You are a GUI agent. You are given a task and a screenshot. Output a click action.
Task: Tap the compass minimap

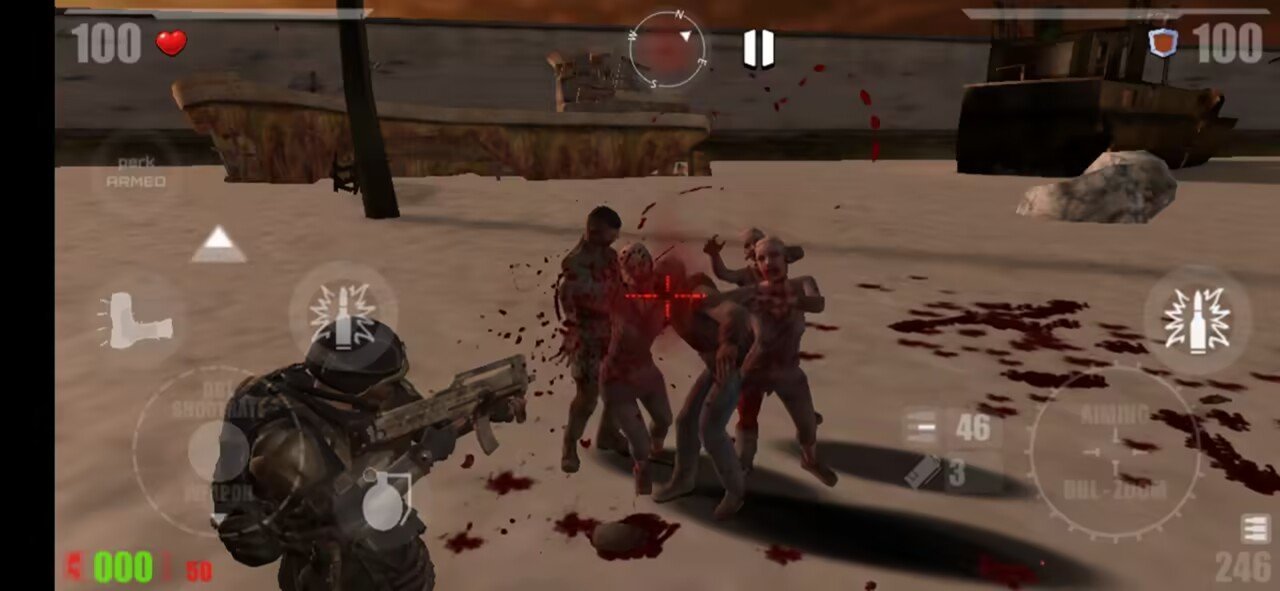pos(667,49)
